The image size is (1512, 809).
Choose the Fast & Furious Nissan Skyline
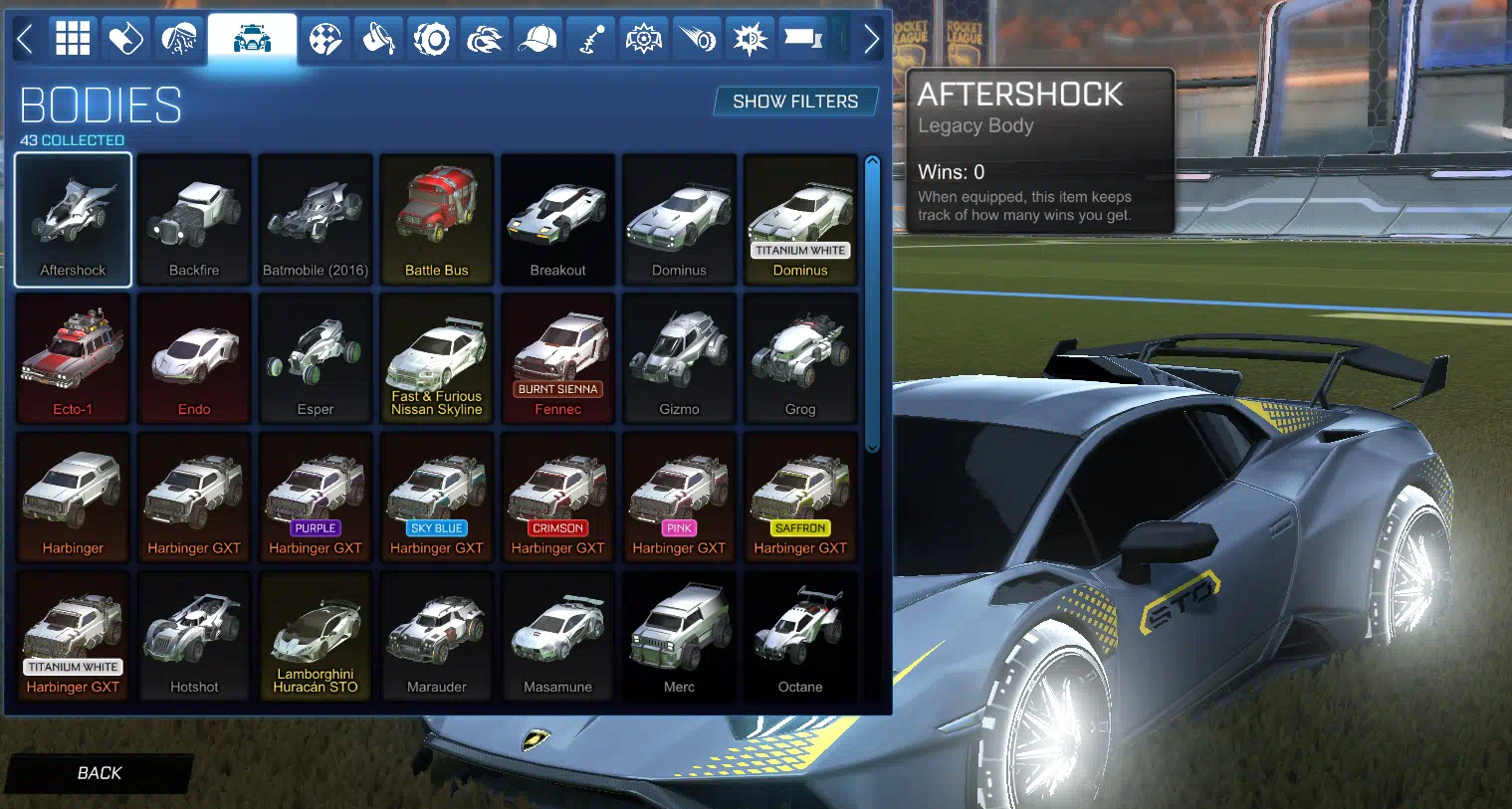pyautogui.click(x=437, y=358)
